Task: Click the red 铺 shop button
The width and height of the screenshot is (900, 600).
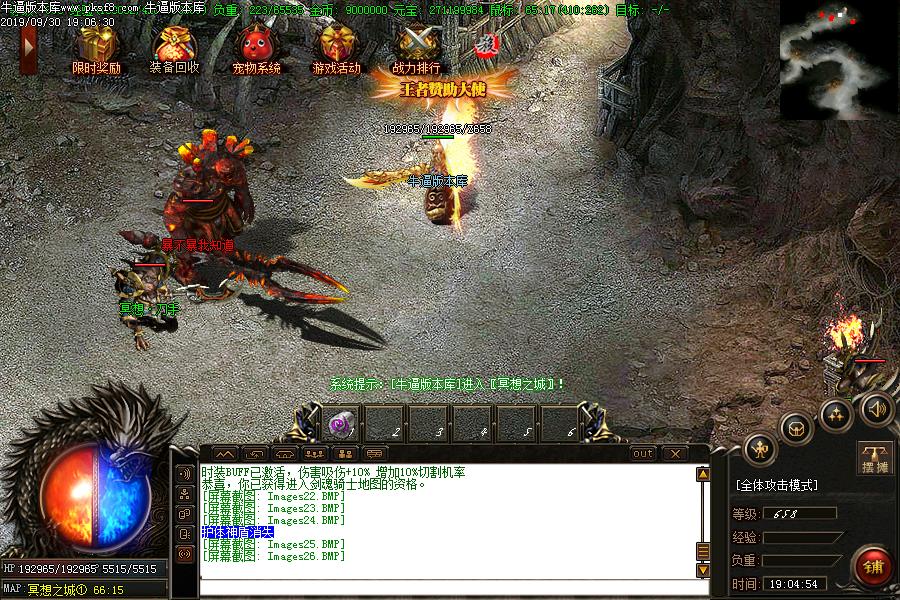Action: [x=873, y=567]
